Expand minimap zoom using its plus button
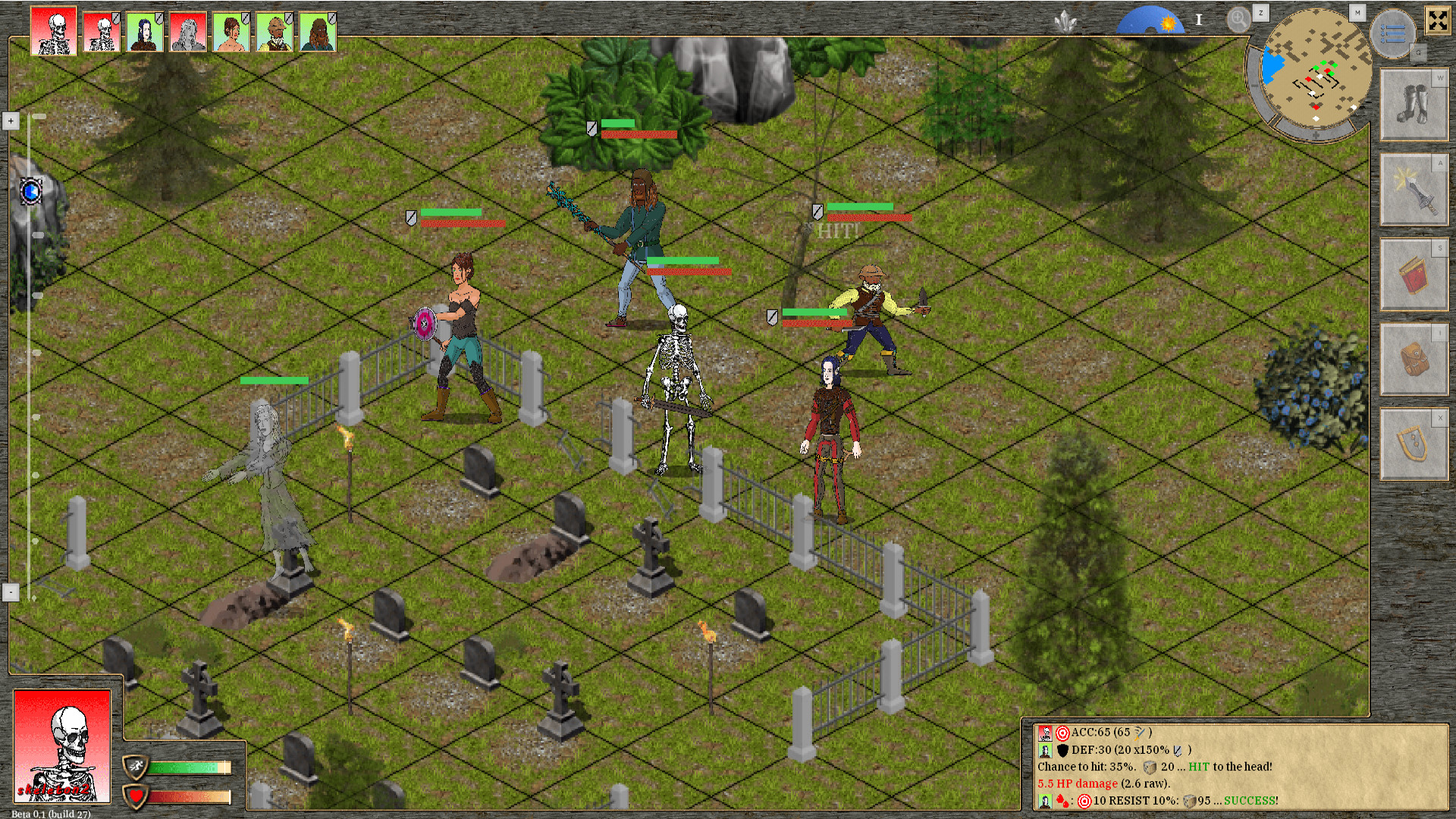1456x819 pixels. [x=1316, y=134]
